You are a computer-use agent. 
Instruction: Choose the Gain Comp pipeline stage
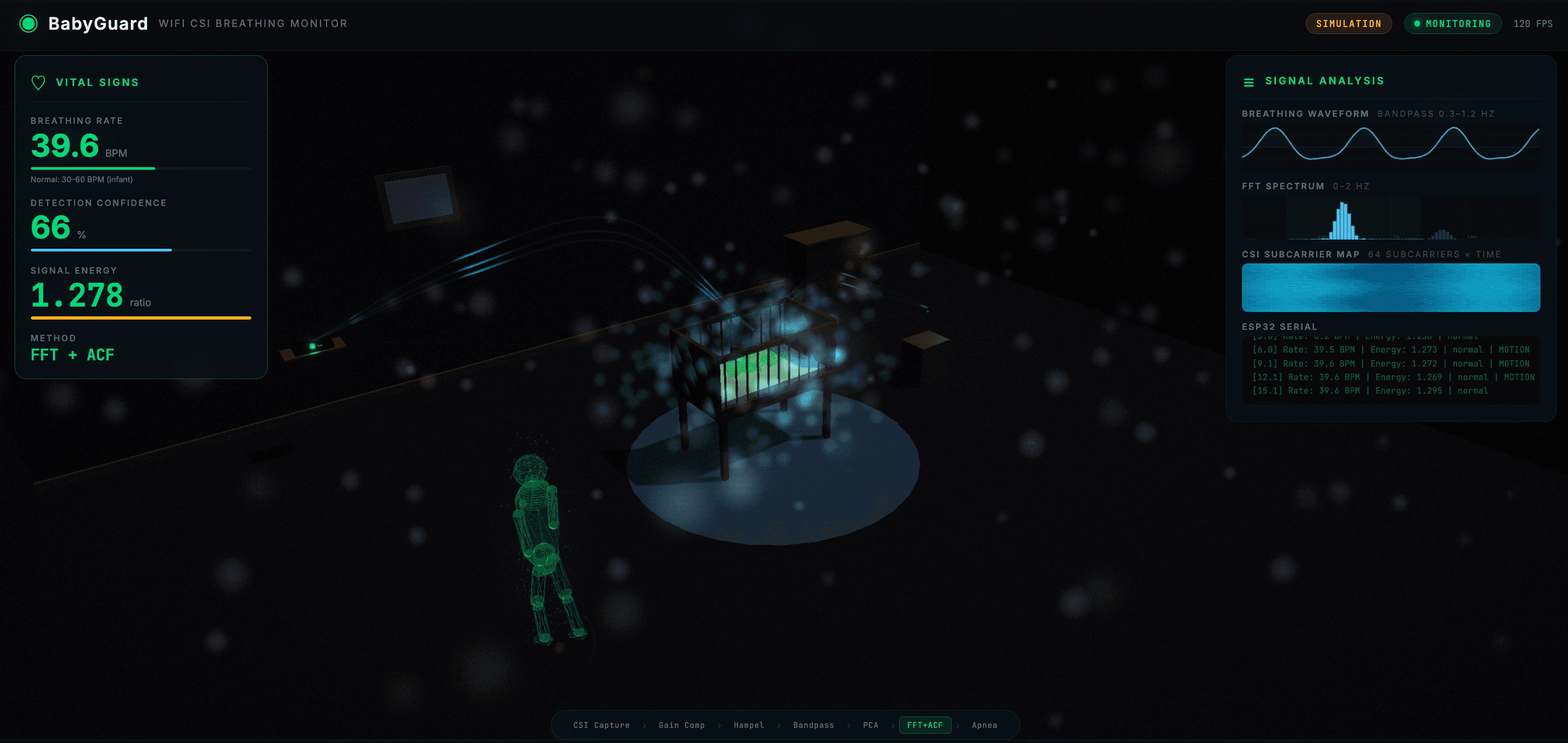[681, 725]
